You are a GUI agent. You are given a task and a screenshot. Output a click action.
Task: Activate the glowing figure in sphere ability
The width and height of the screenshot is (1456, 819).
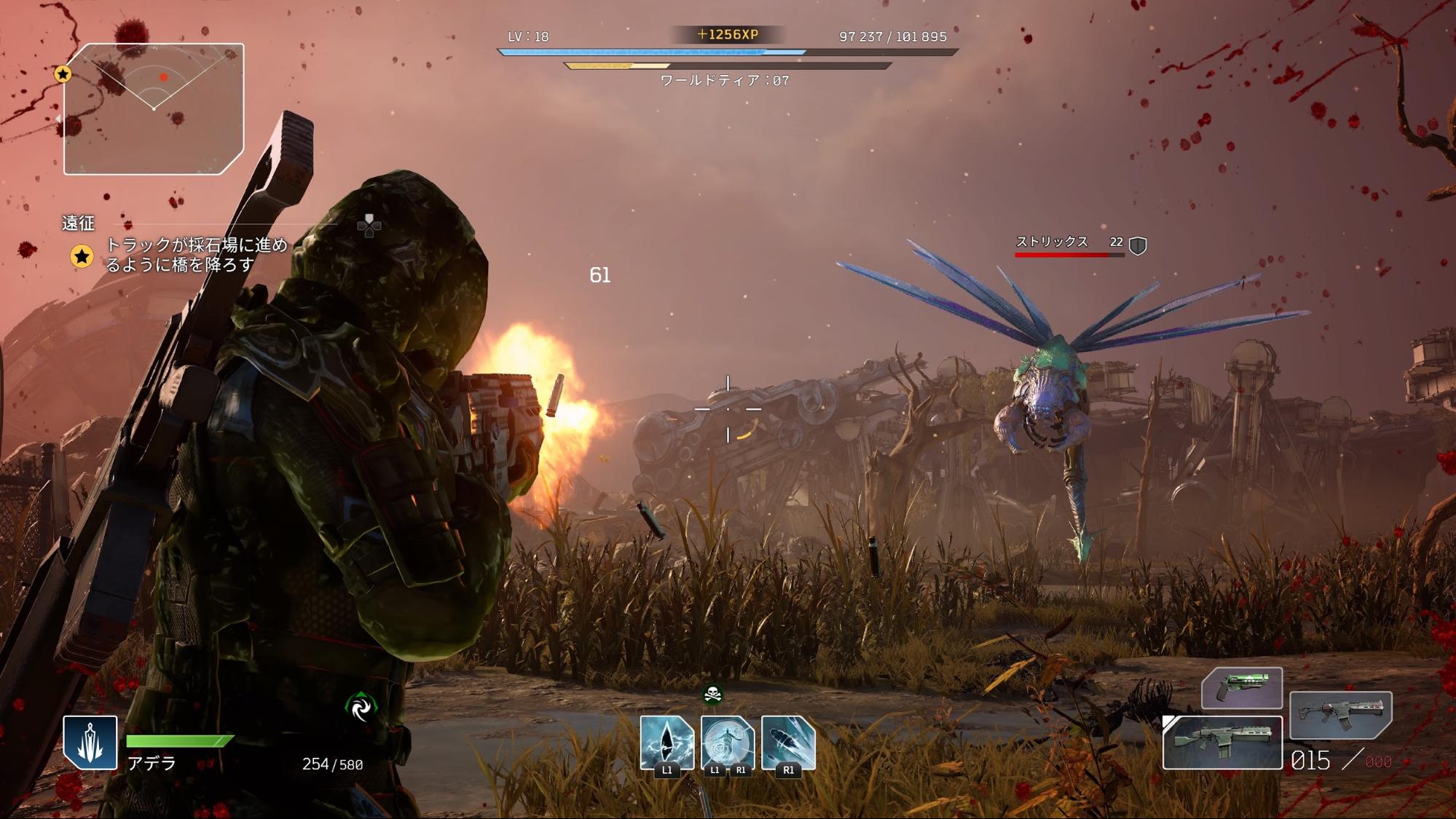point(727,743)
